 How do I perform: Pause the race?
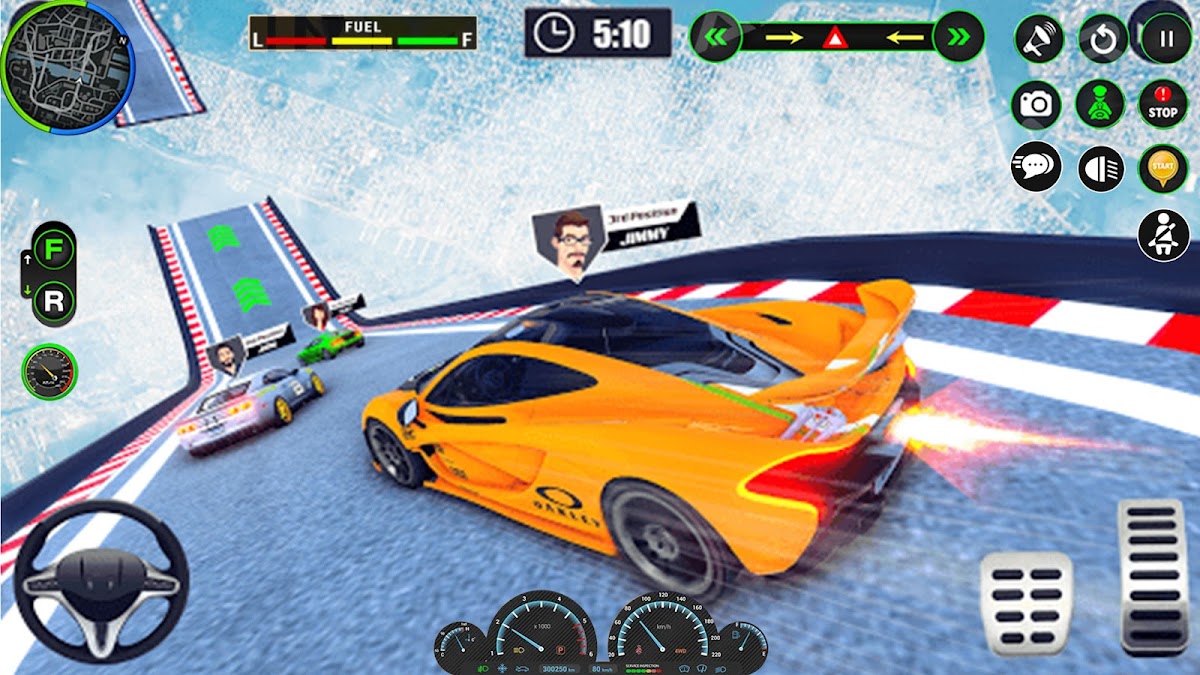pos(1165,40)
